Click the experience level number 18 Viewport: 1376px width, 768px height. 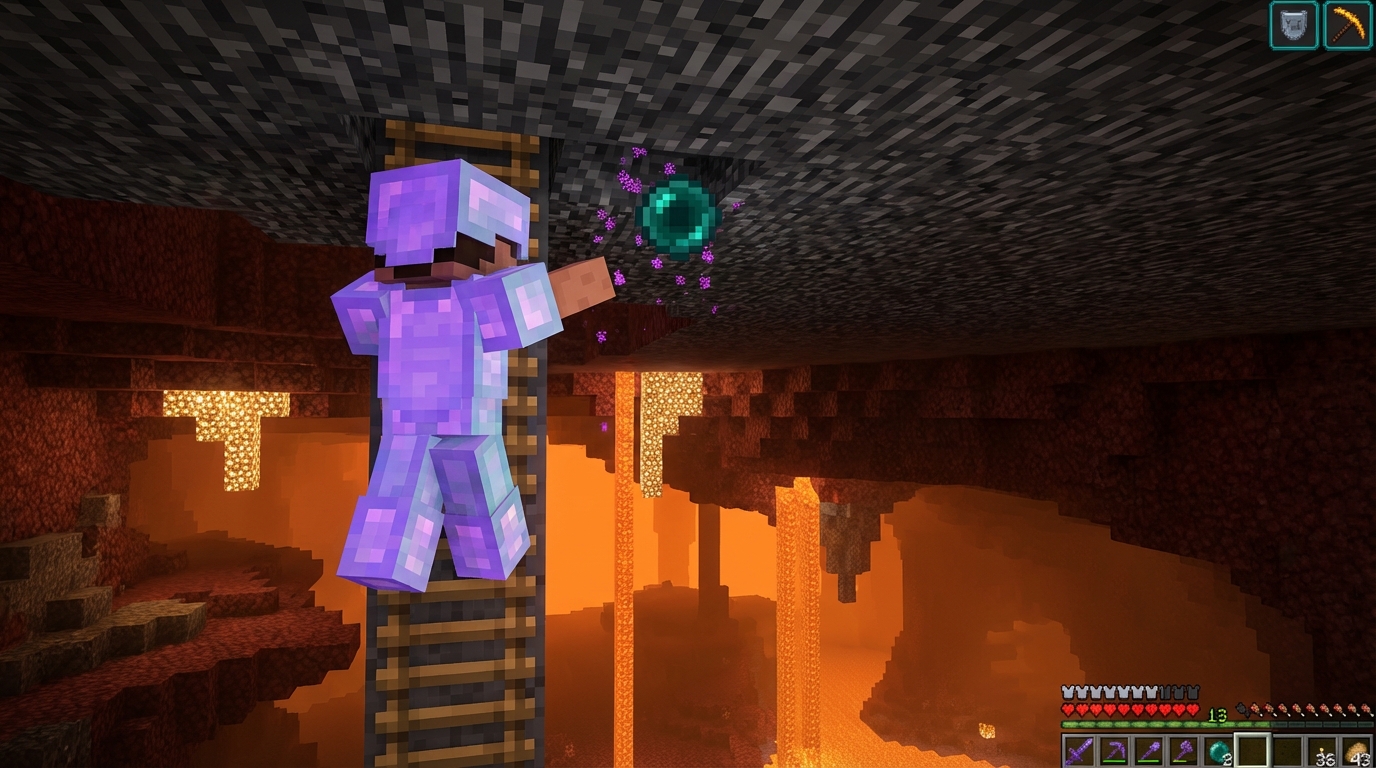[x=1216, y=713]
